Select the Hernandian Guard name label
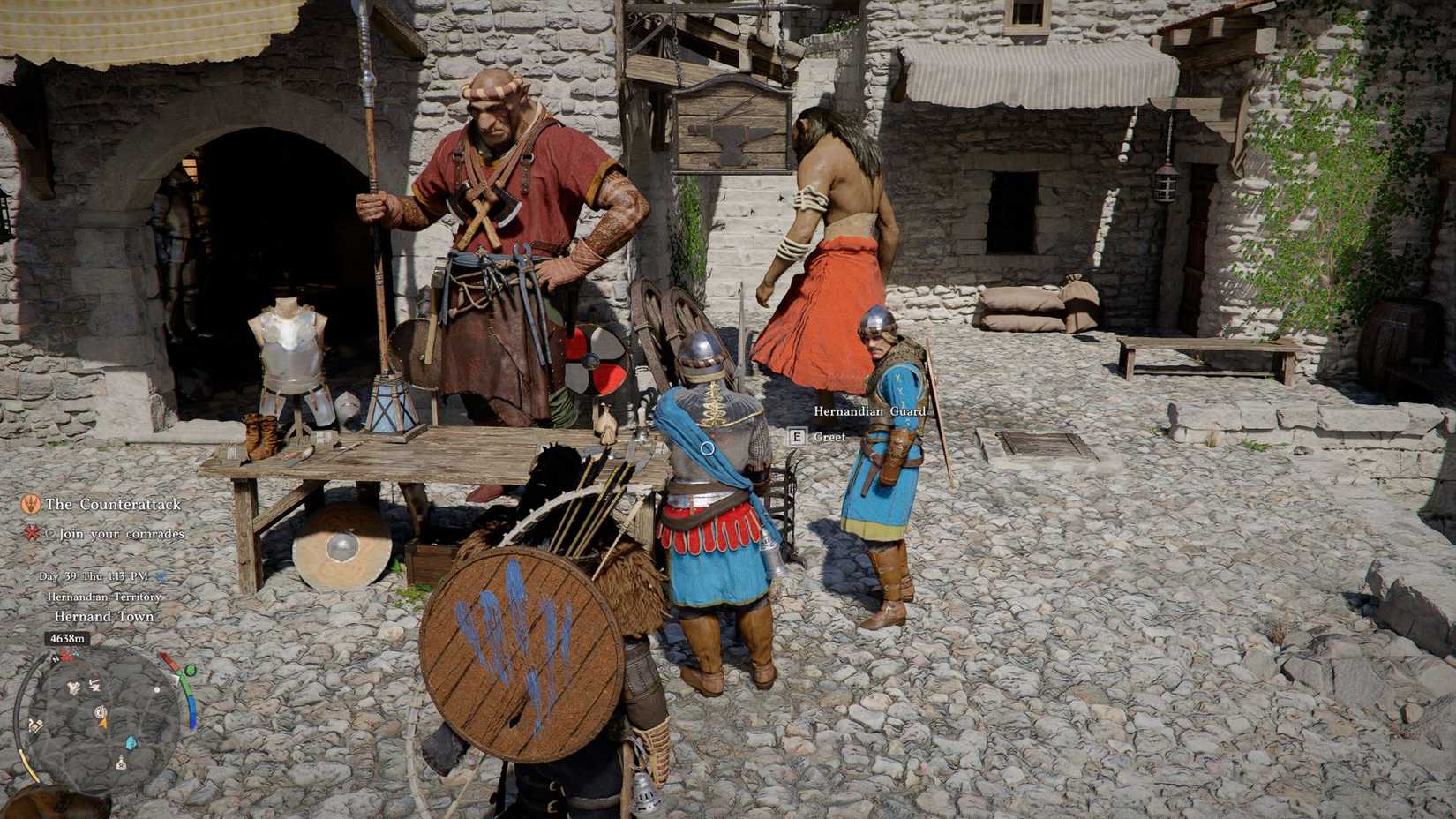This screenshot has height=819, width=1456. pyautogui.click(x=869, y=411)
